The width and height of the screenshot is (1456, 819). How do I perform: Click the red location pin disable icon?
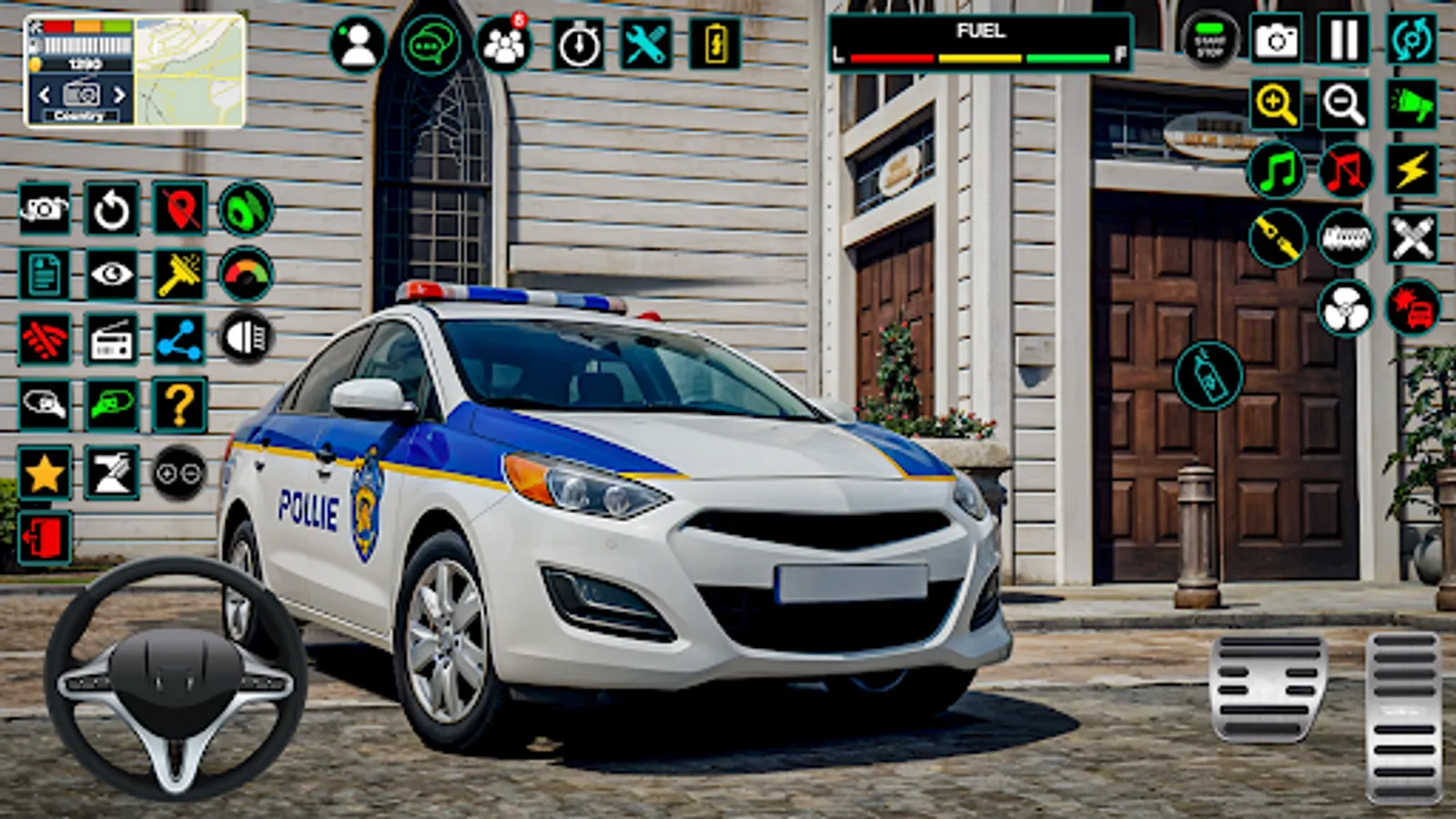click(x=180, y=207)
